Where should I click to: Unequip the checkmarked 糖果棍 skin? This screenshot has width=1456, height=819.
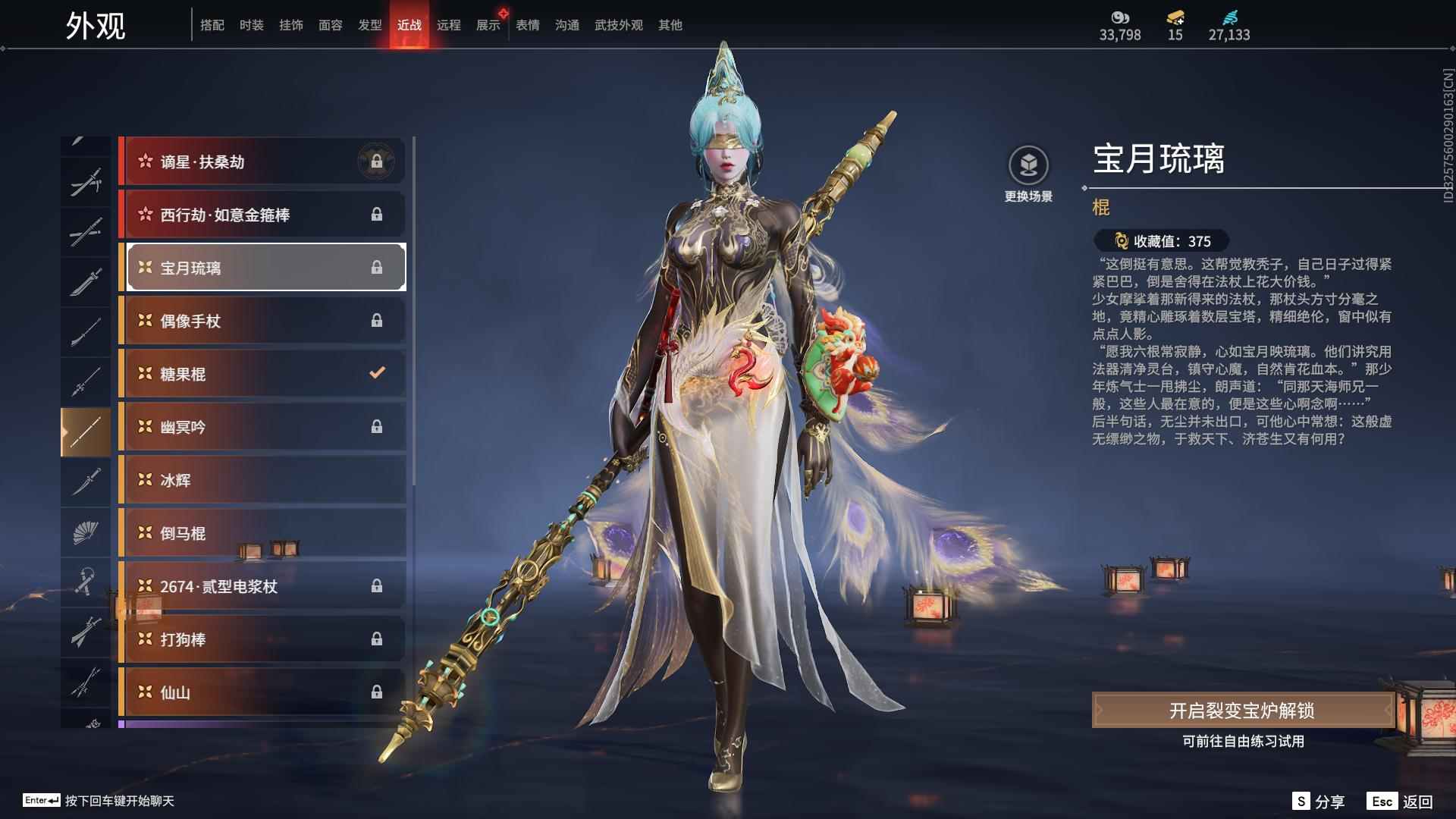click(375, 373)
